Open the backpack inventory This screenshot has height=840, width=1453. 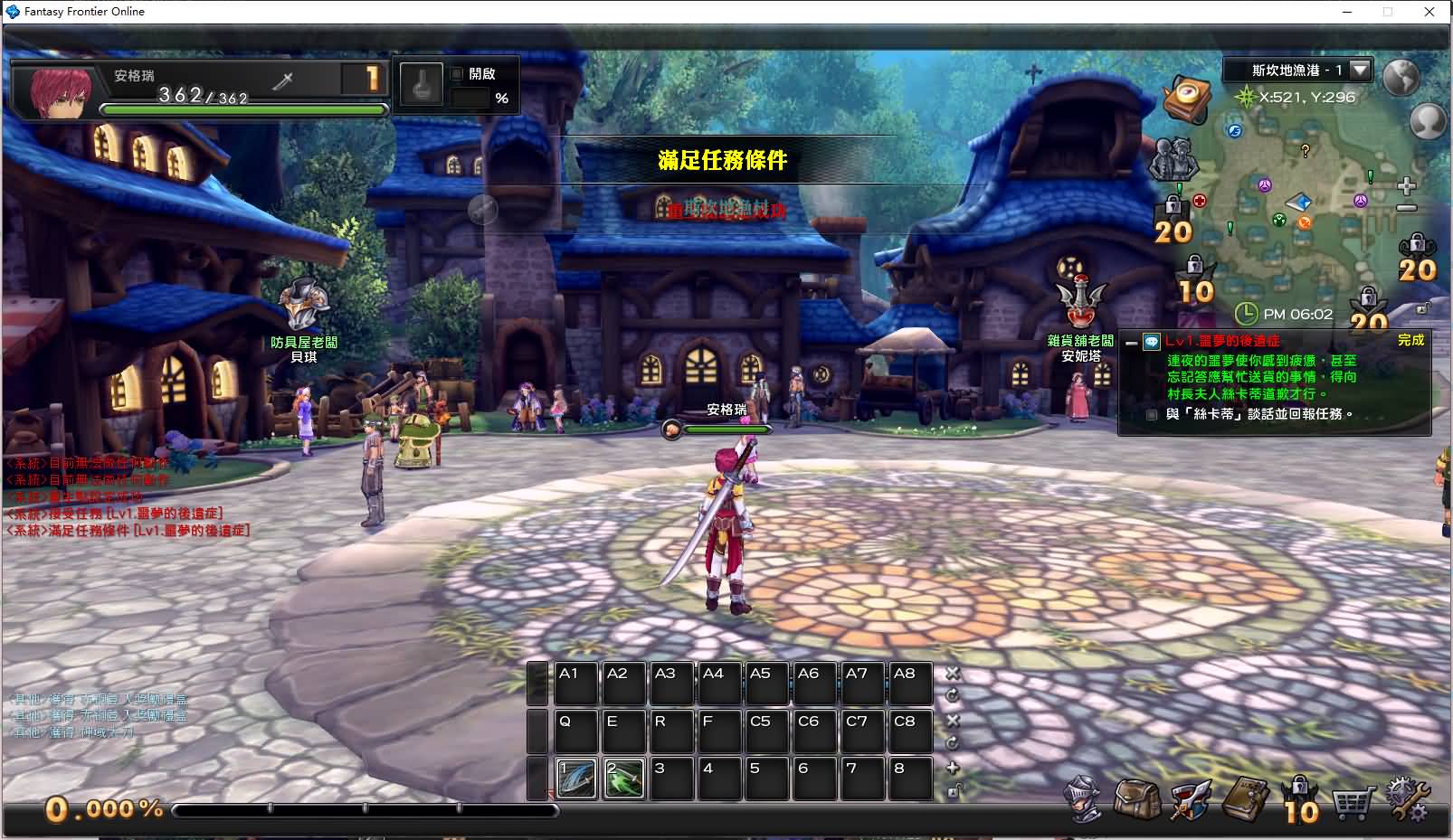pos(1136,798)
